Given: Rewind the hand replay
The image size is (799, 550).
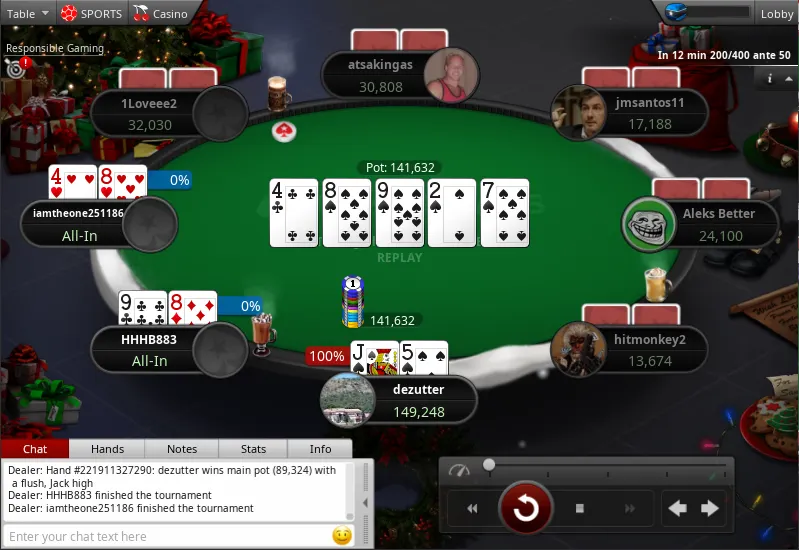Looking at the screenshot, I should click(472, 509).
